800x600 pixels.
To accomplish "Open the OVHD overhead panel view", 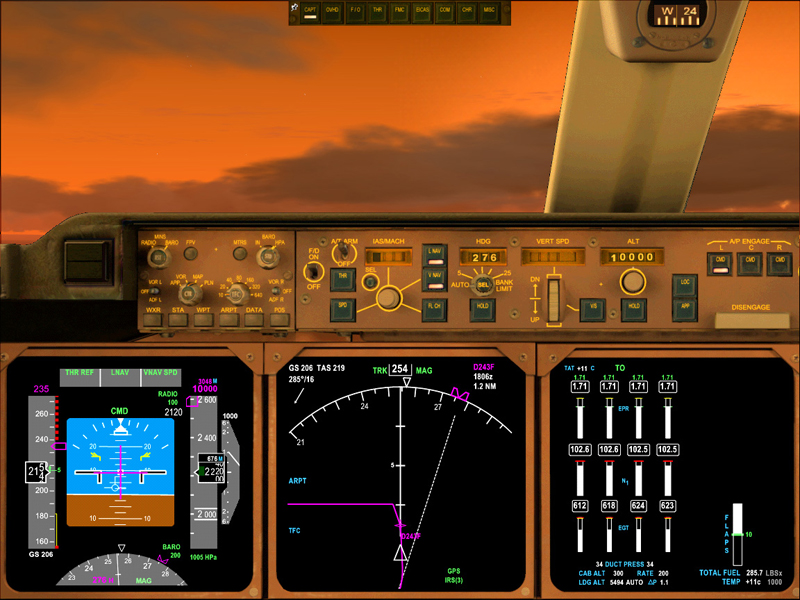I will [x=331, y=10].
